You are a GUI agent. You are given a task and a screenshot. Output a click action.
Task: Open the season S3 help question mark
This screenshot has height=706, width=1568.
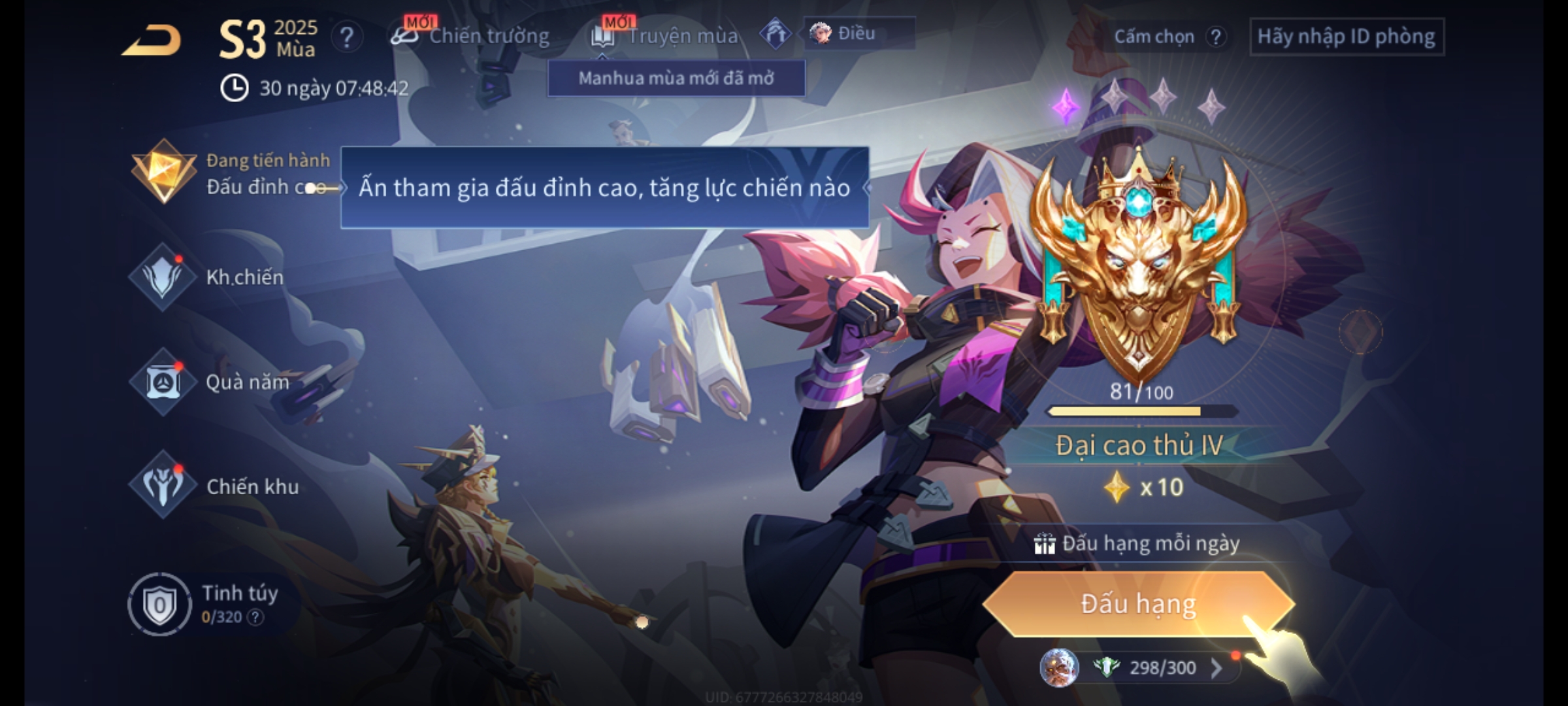[346, 37]
